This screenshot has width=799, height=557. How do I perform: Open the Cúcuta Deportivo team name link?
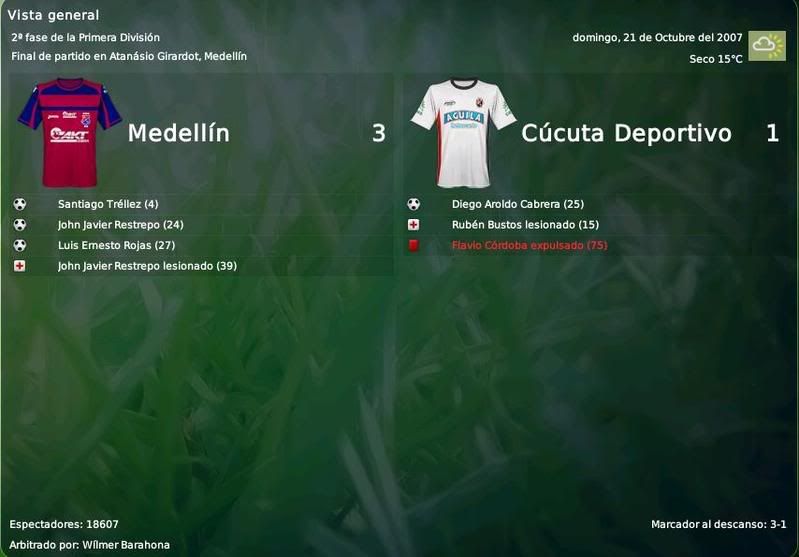[x=626, y=133]
